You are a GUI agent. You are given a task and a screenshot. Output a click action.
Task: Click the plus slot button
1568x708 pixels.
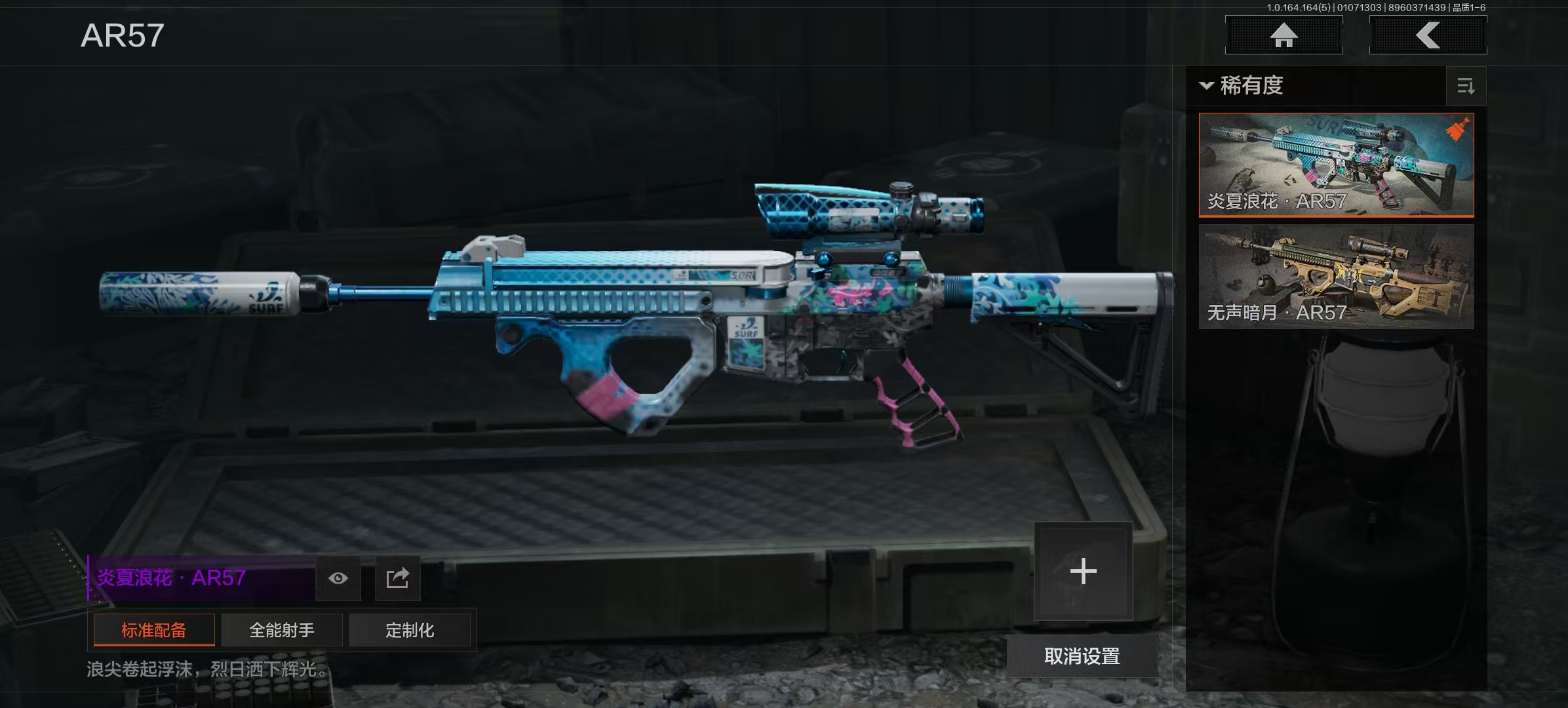click(1083, 571)
